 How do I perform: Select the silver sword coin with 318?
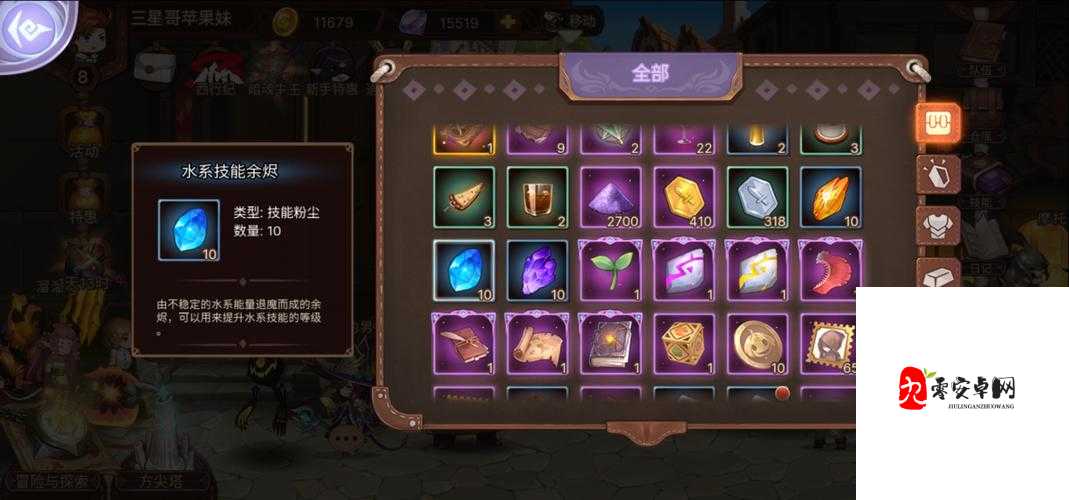[757, 196]
